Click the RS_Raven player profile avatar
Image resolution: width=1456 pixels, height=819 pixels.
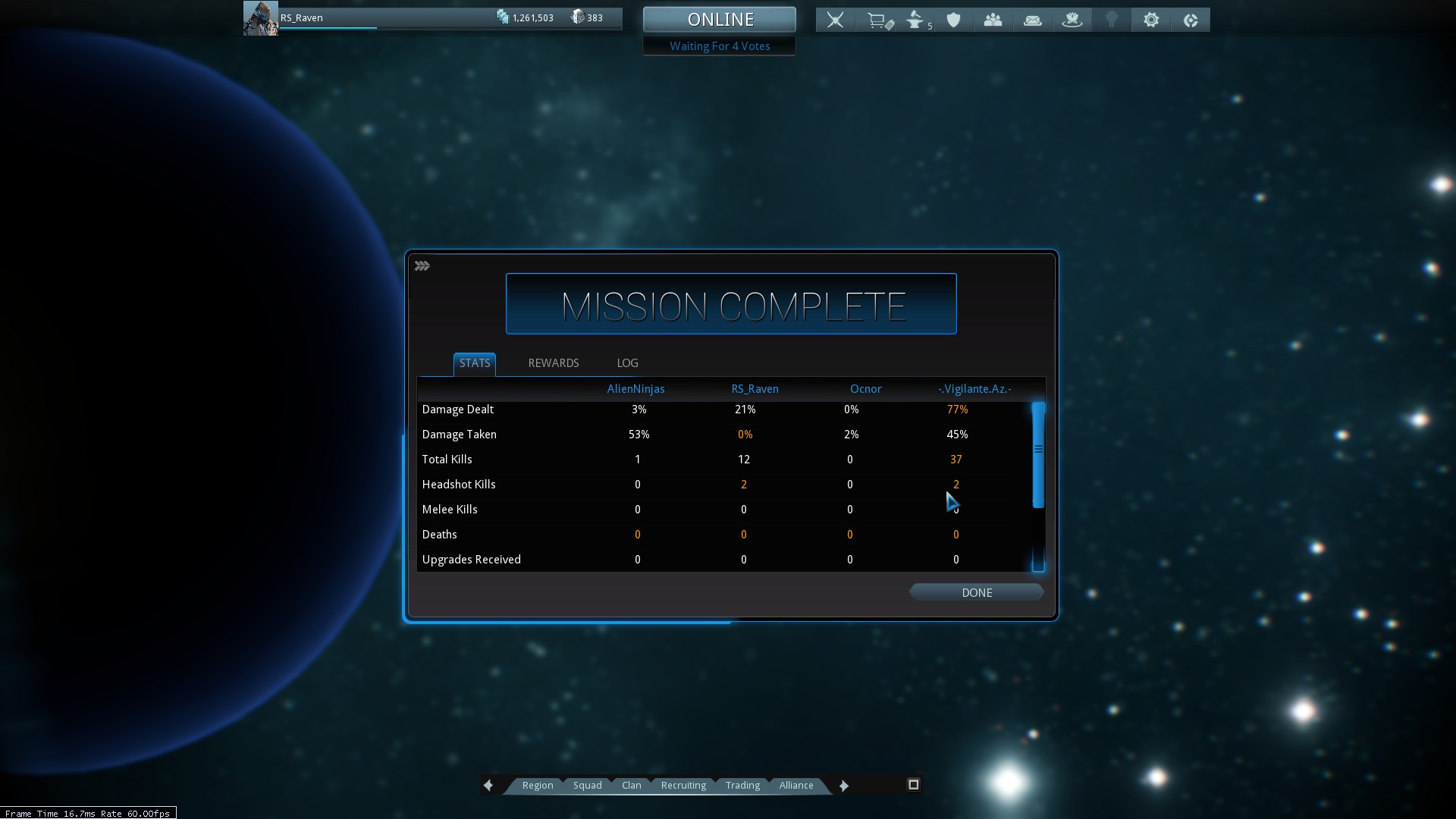pos(260,18)
